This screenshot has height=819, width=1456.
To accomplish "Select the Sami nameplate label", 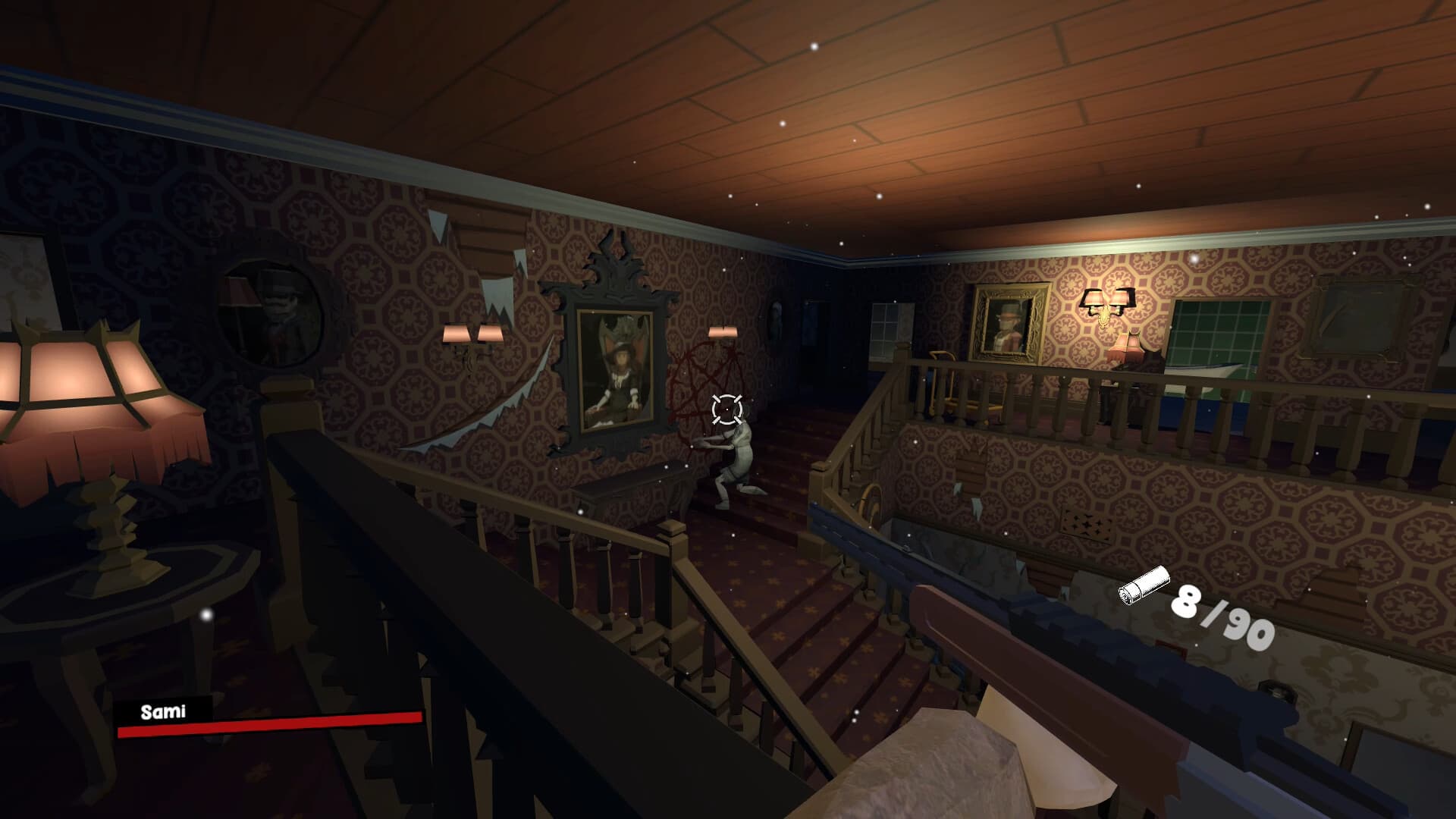I will pos(163,711).
